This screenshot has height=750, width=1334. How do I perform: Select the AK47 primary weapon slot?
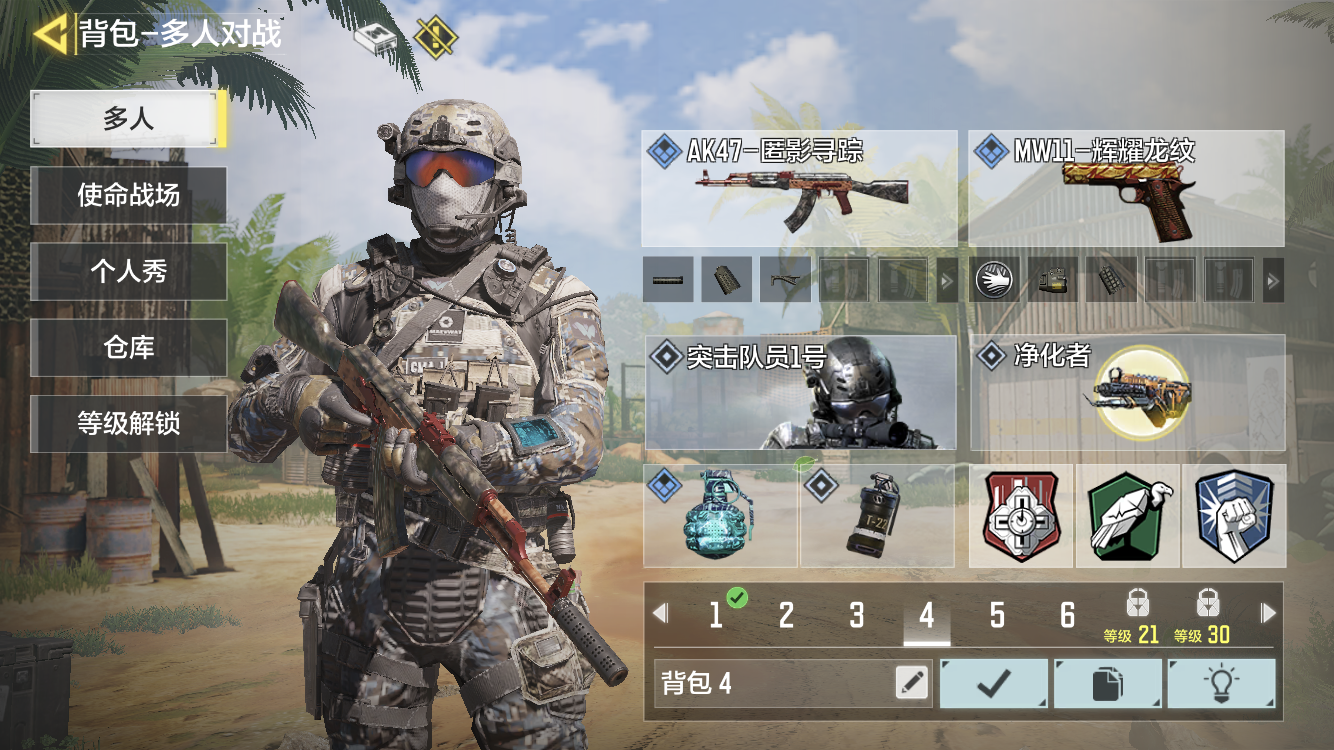point(799,189)
